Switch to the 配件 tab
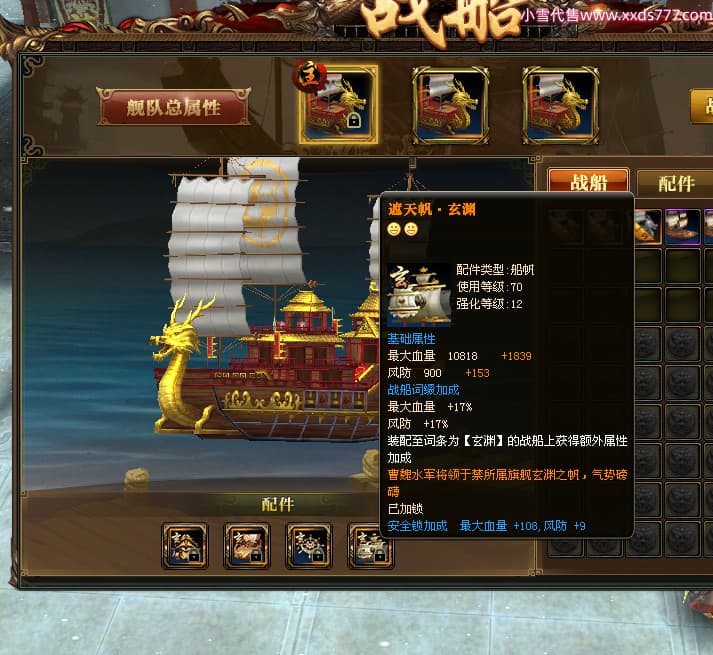 click(677, 183)
